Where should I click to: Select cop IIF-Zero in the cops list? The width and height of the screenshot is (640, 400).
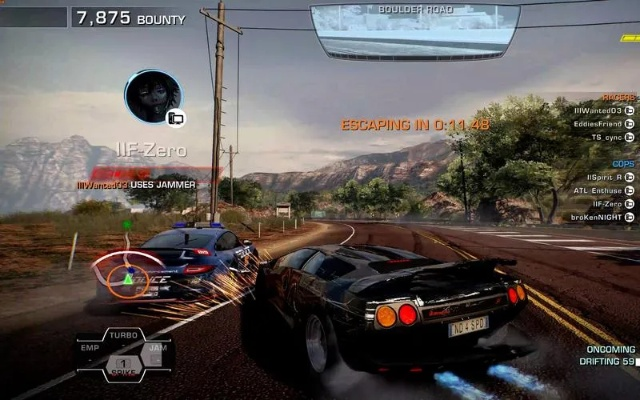(x=607, y=203)
